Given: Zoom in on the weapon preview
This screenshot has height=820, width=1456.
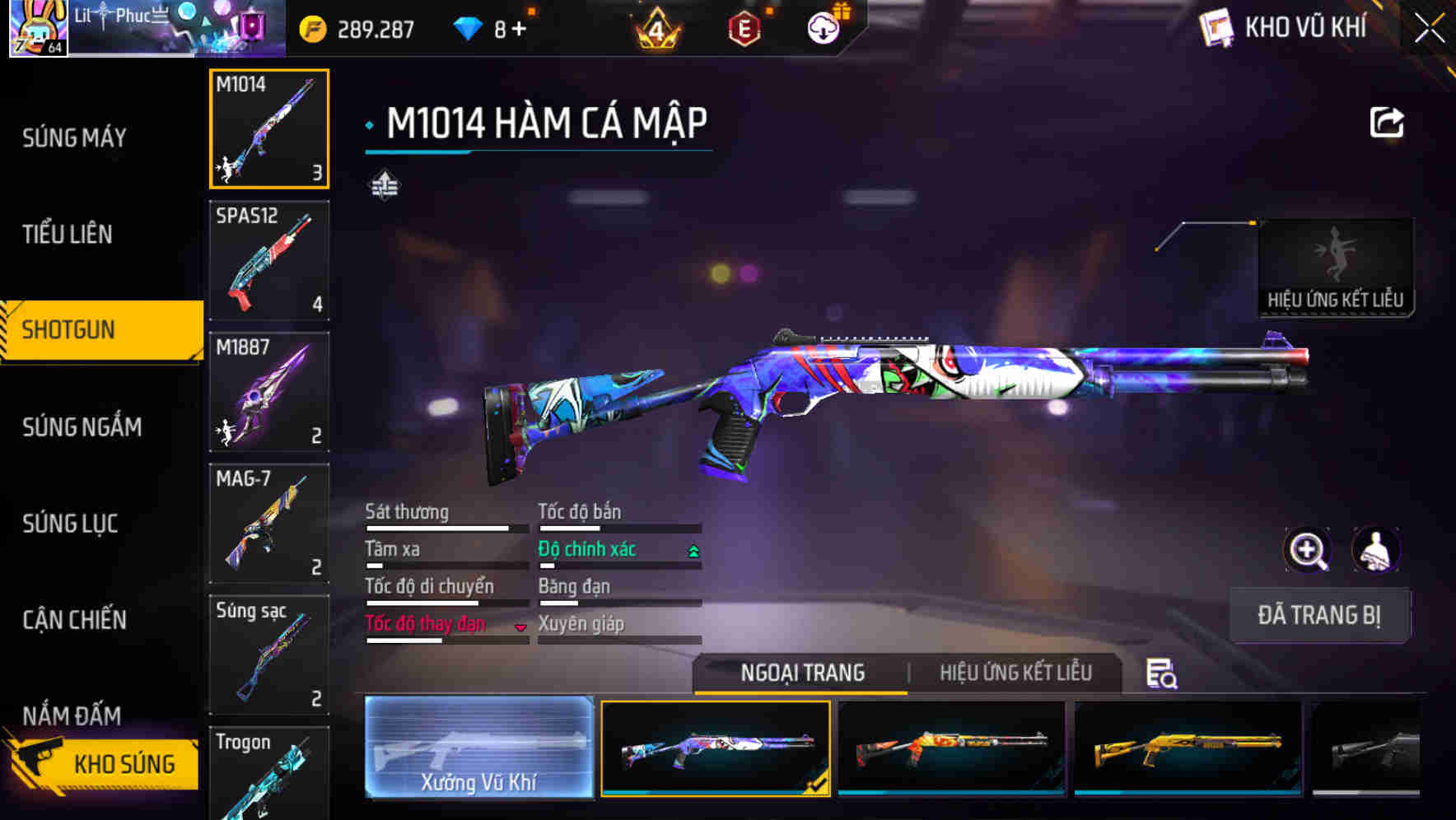Looking at the screenshot, I should pyautogui.click(x=1308, y=550).
